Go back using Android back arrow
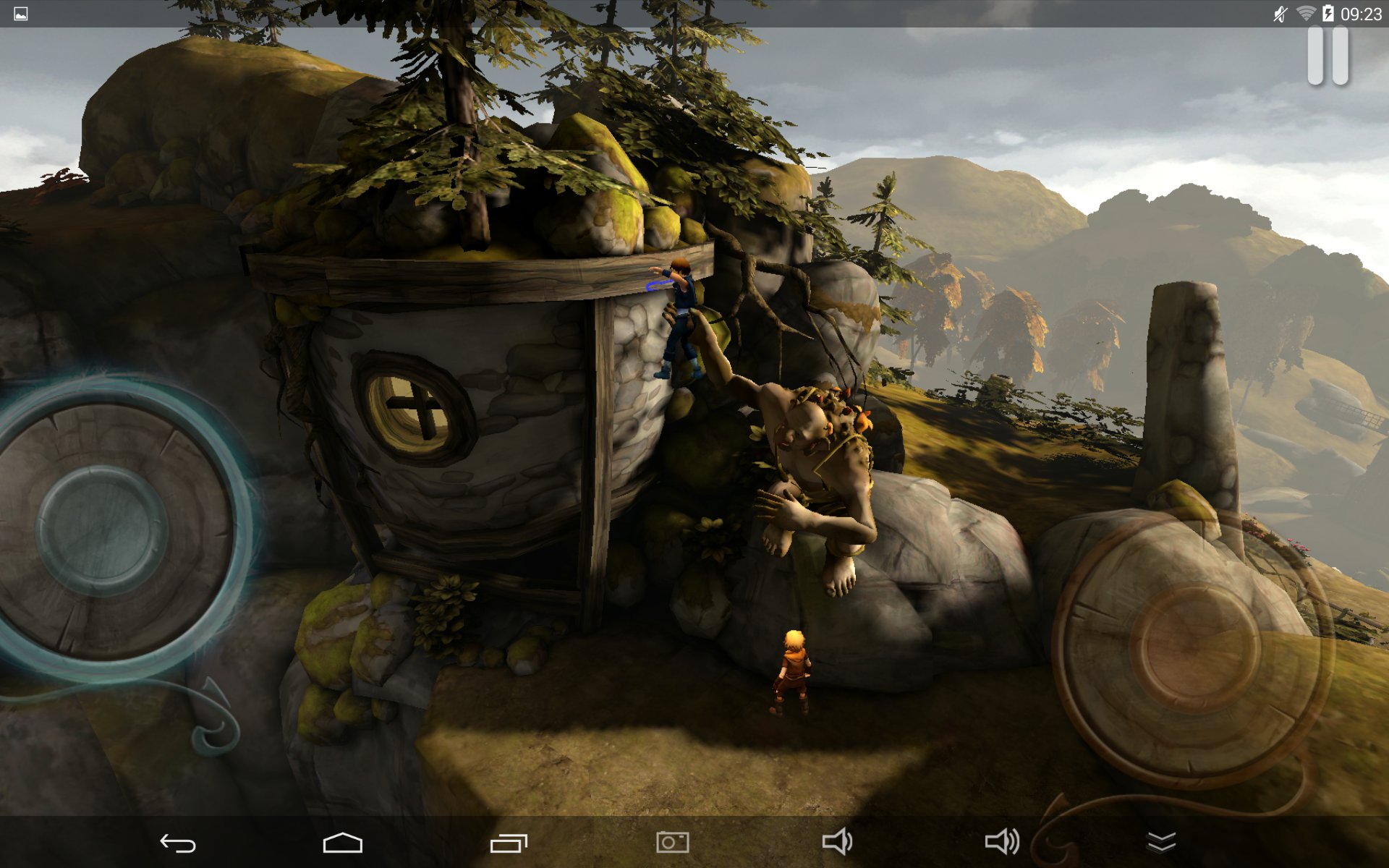This screenshot has width=1389, height=868. click(177, 843)
